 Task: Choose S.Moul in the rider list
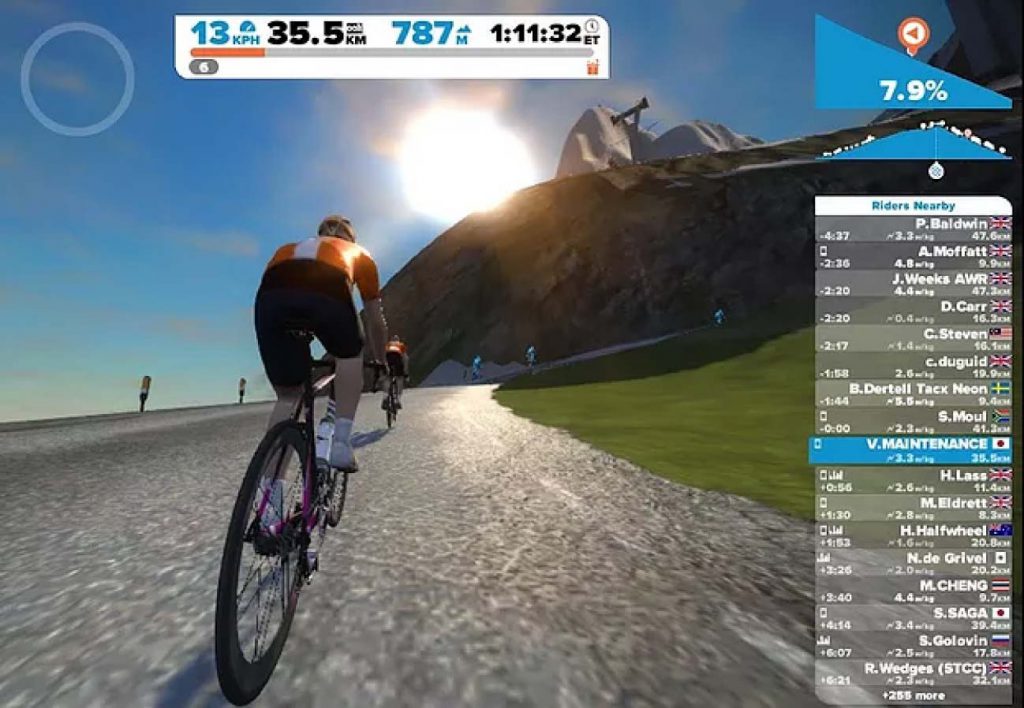(x=914, y=421)
